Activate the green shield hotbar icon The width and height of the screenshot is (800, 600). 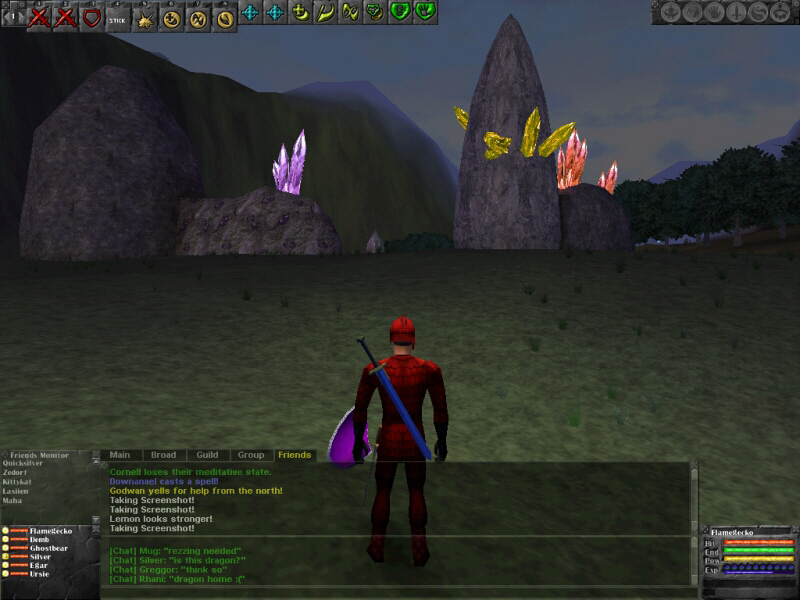tap(400, 12)
